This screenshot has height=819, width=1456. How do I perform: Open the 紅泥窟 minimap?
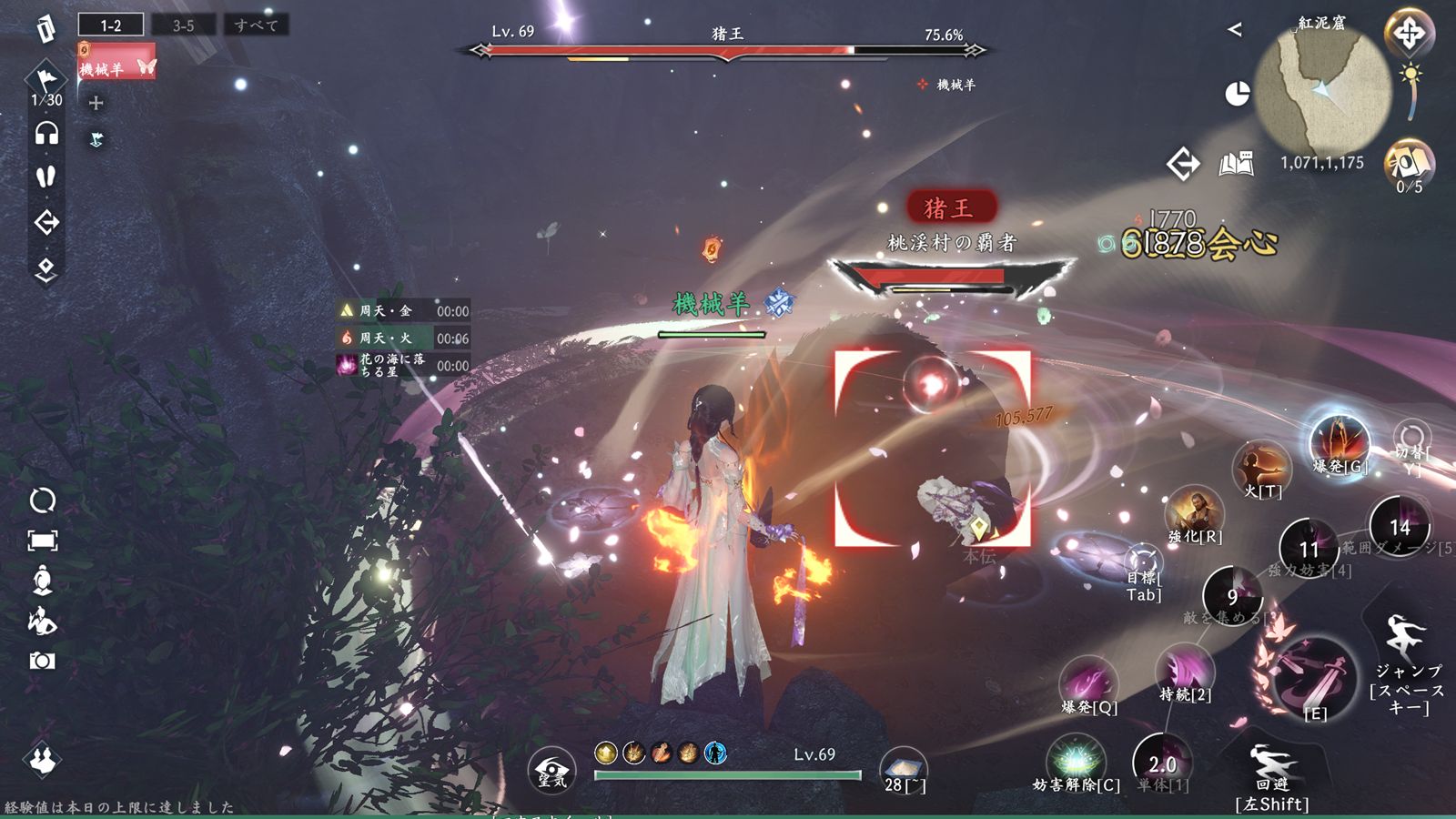pos(1322,88)
